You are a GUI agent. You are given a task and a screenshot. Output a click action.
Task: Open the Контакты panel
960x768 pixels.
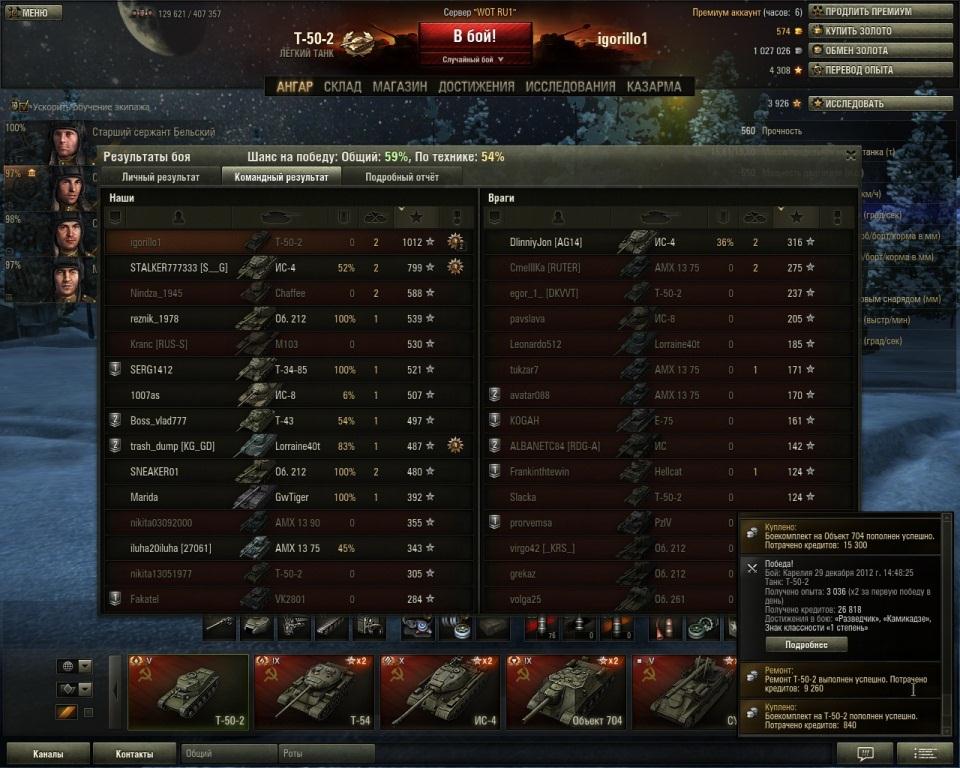click(134, 754)
